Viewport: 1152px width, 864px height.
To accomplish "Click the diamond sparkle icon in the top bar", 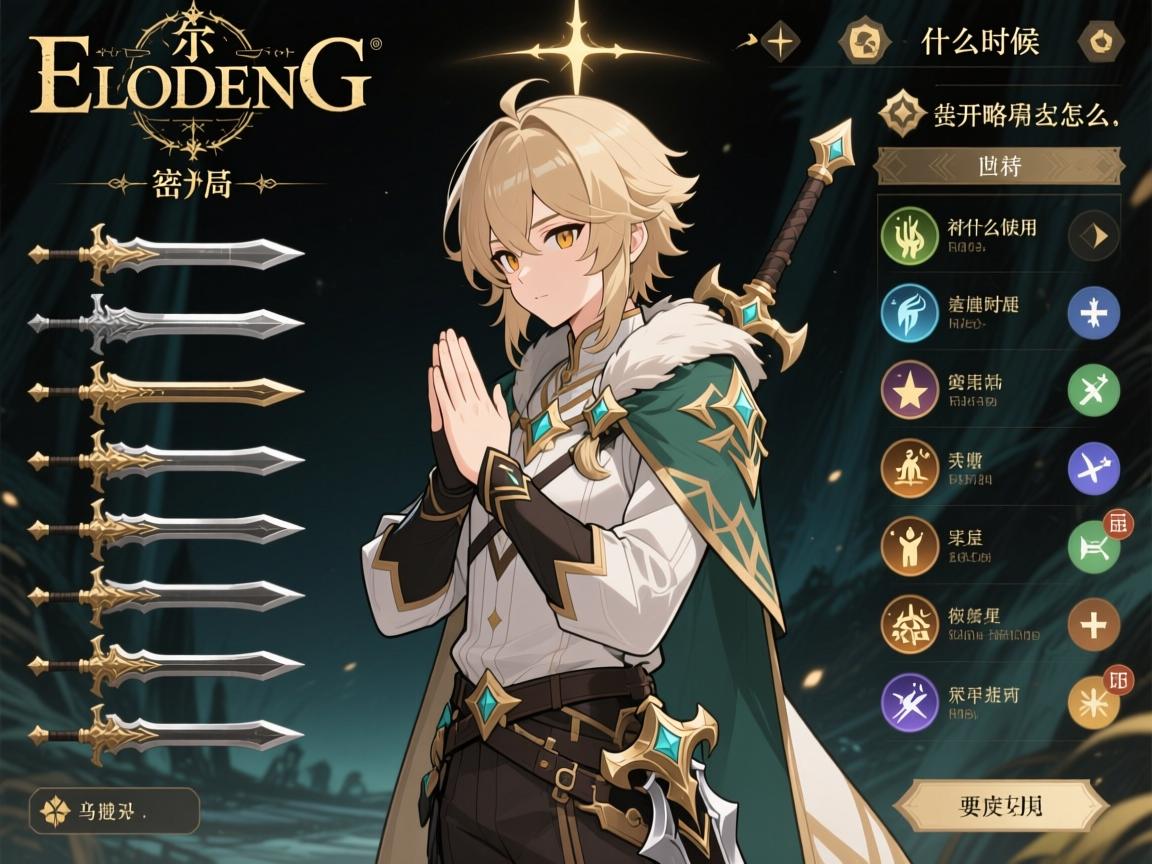I will click(780, 42).
